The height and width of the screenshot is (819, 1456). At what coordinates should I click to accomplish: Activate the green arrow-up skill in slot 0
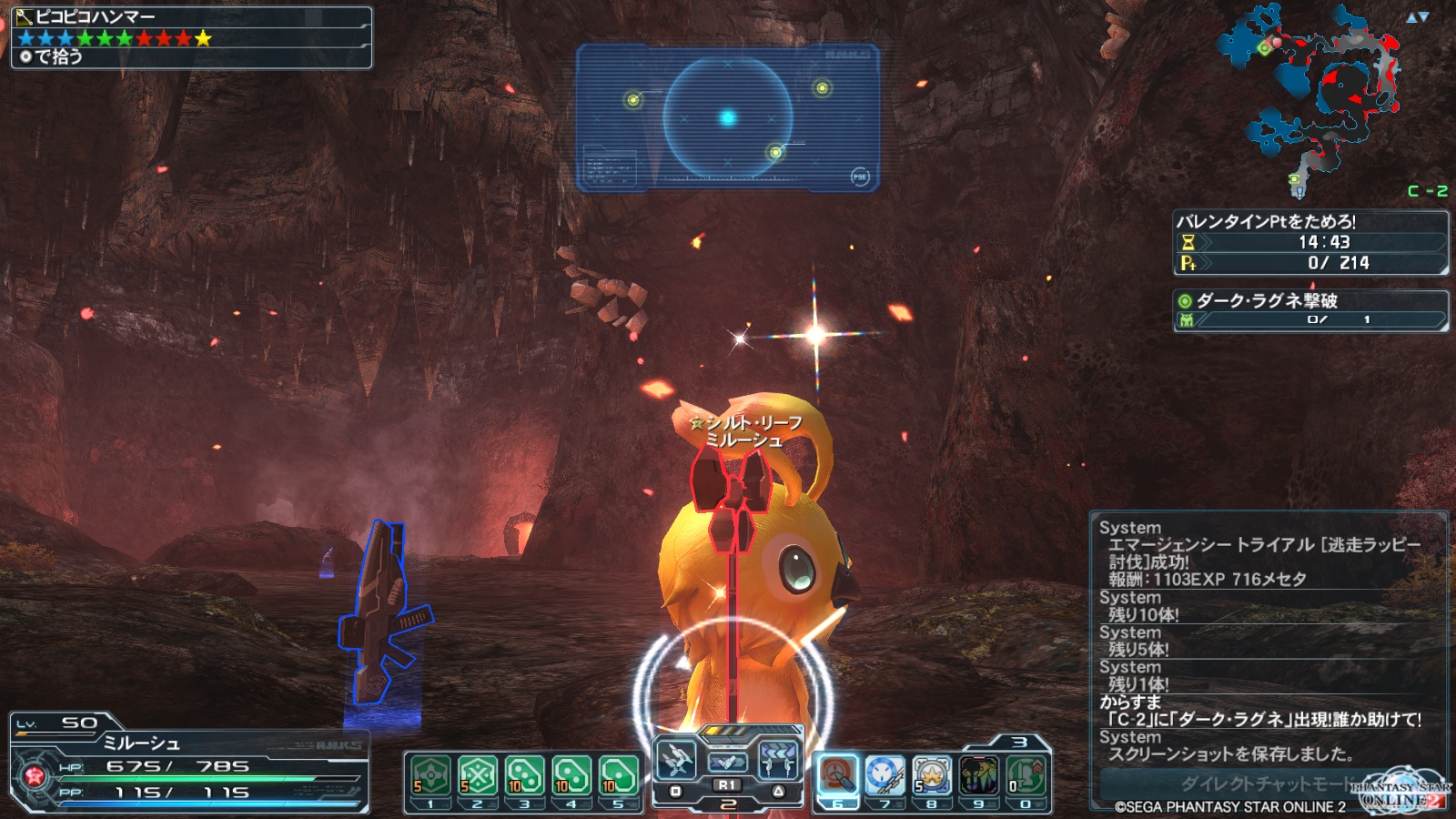pyautogui.click(x=1026, y=776)
